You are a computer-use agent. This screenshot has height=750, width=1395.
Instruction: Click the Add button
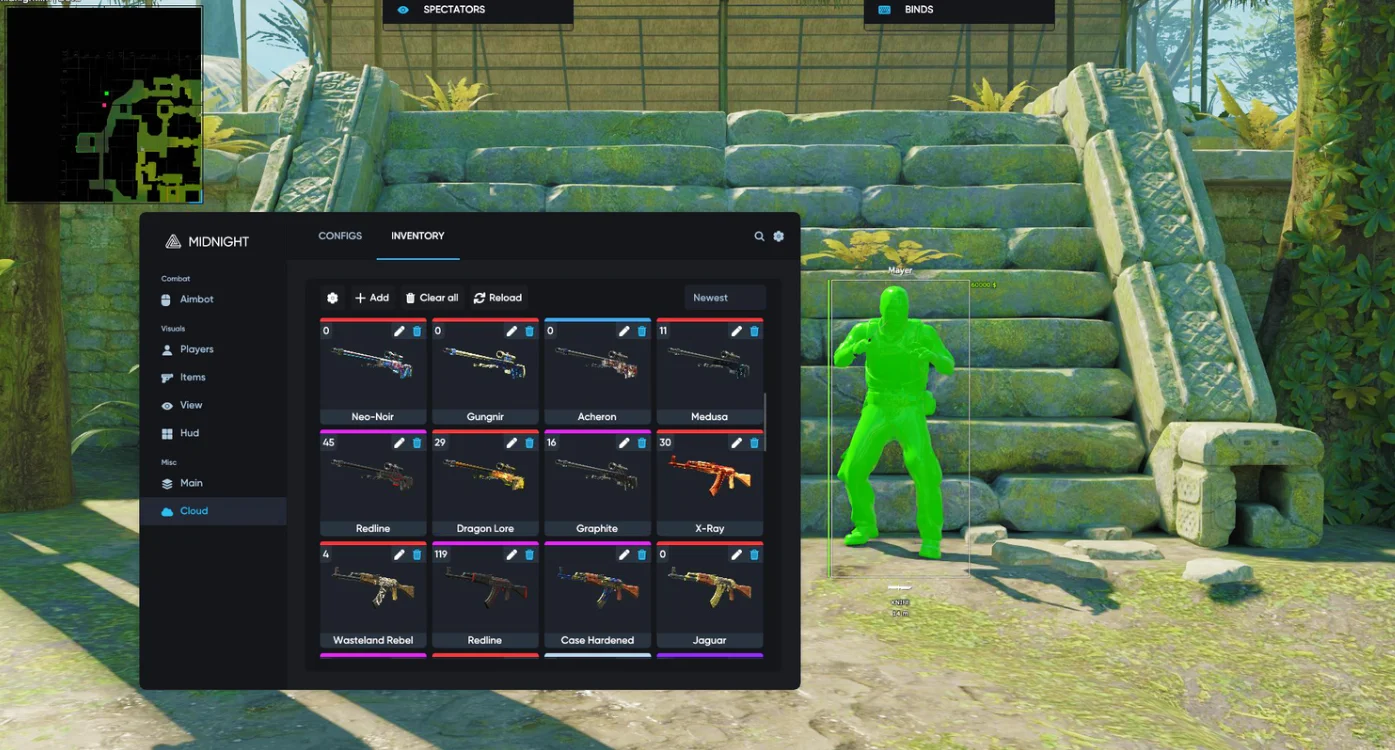coord(372,298)
